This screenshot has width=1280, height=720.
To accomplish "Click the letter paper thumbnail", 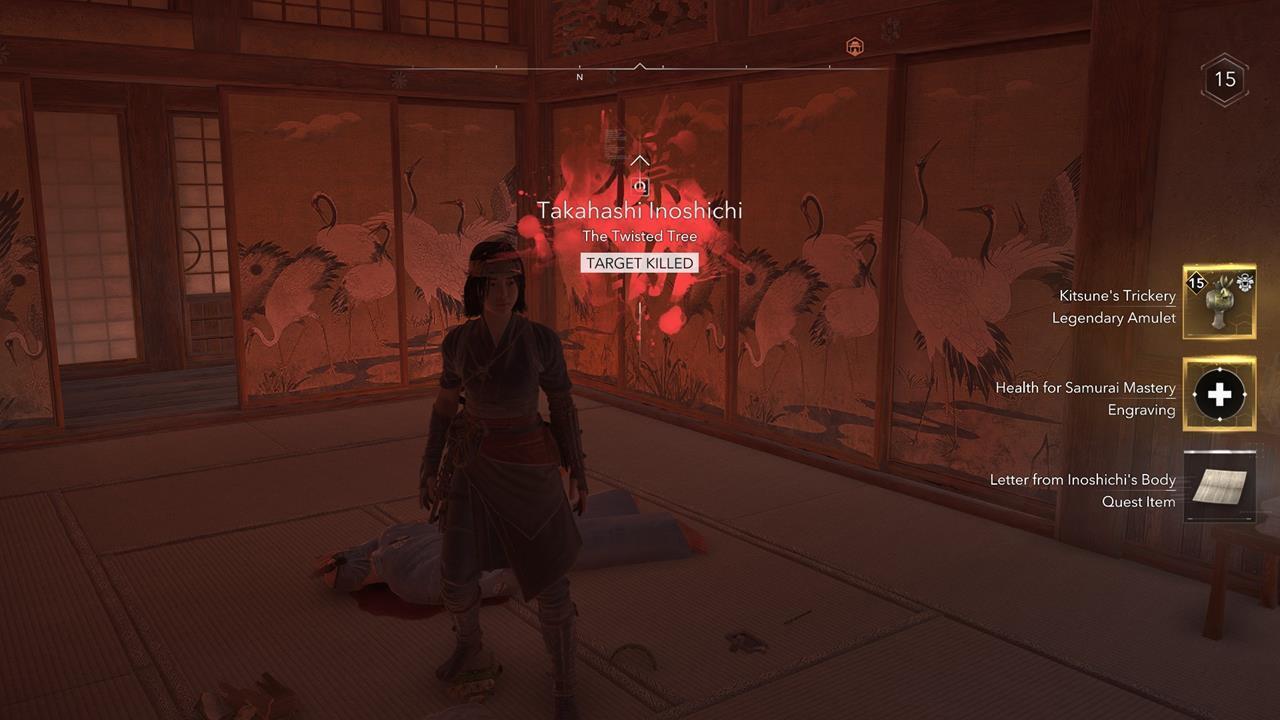I will (1220, 486).
